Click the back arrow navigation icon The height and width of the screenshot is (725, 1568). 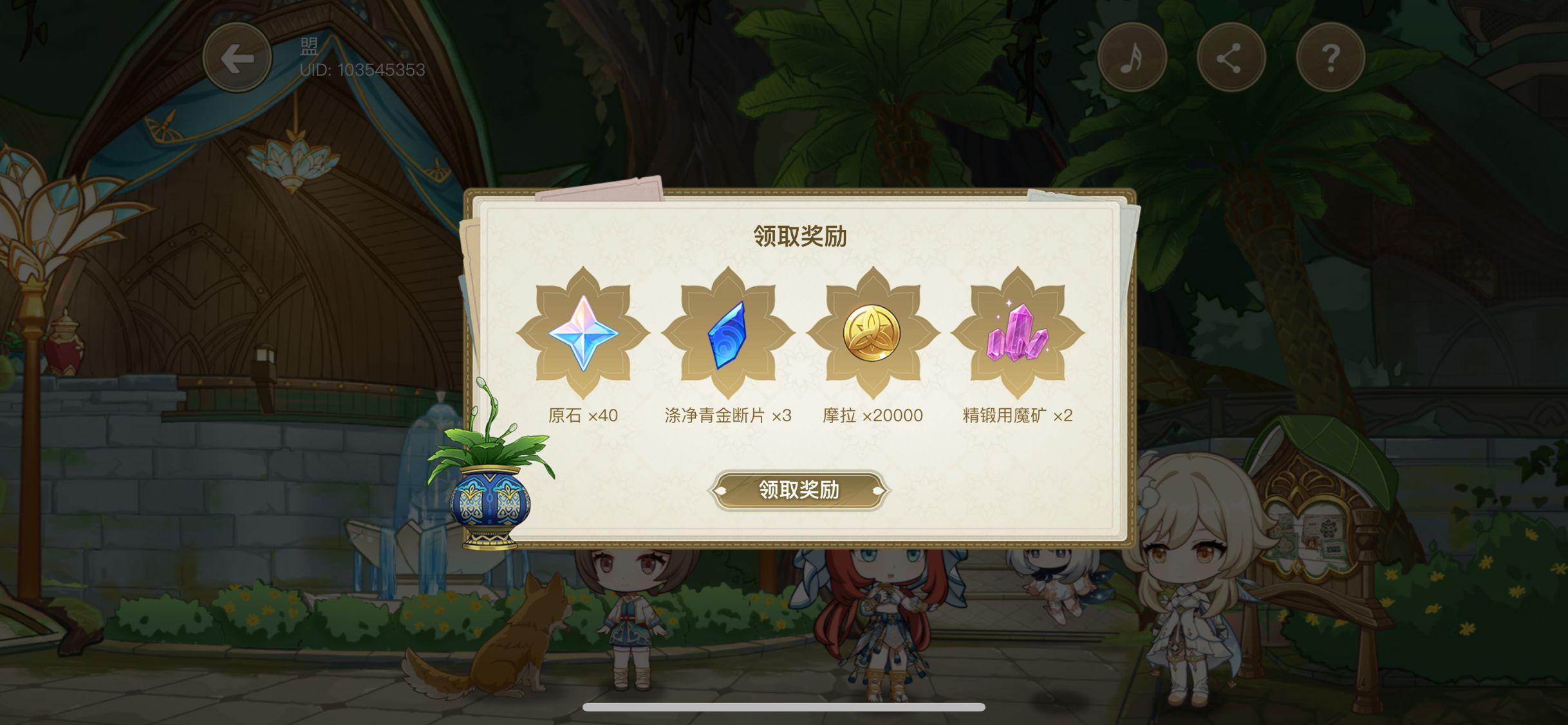[238, 57]
